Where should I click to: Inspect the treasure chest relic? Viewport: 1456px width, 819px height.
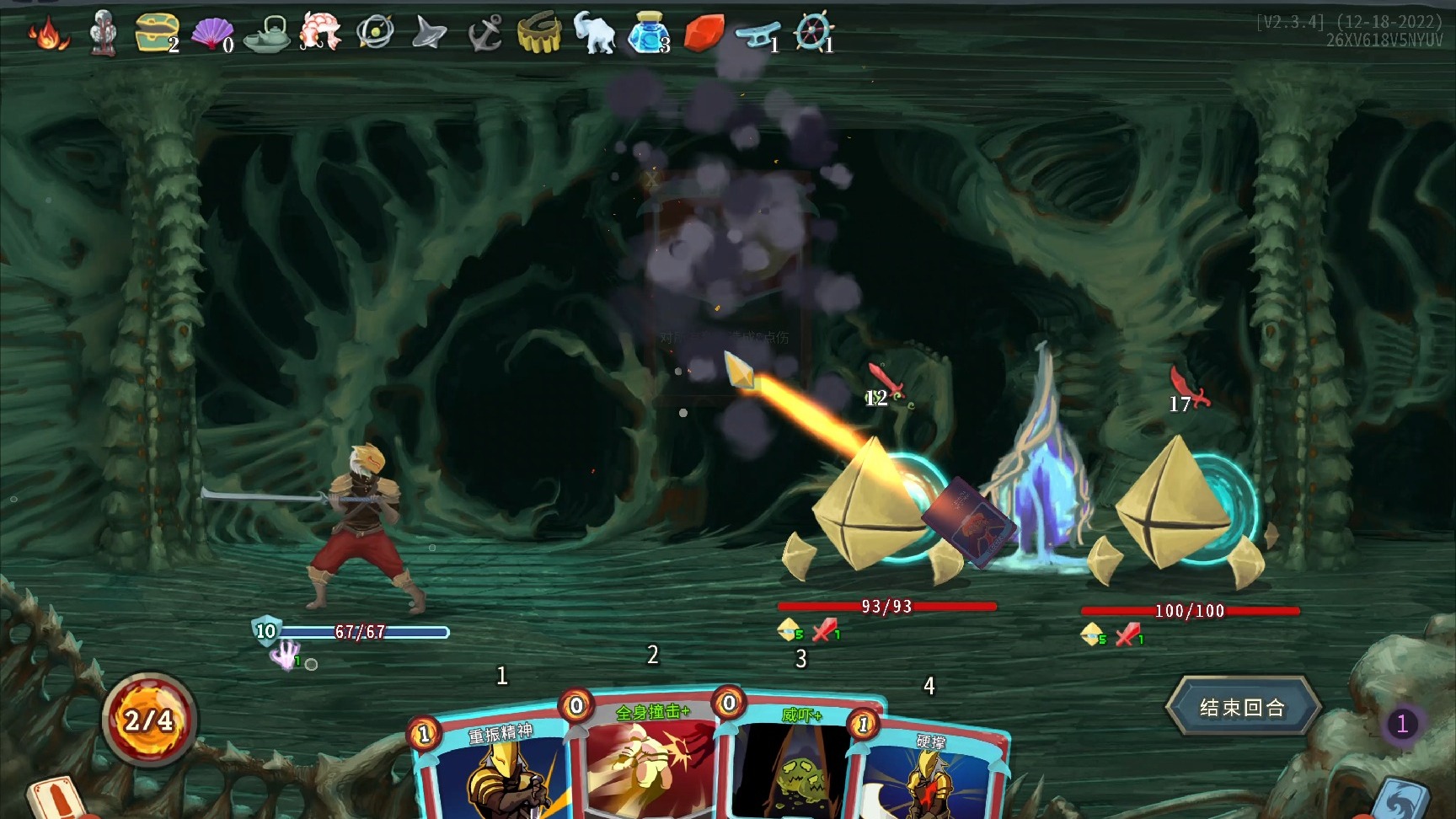tap(157, 34)
